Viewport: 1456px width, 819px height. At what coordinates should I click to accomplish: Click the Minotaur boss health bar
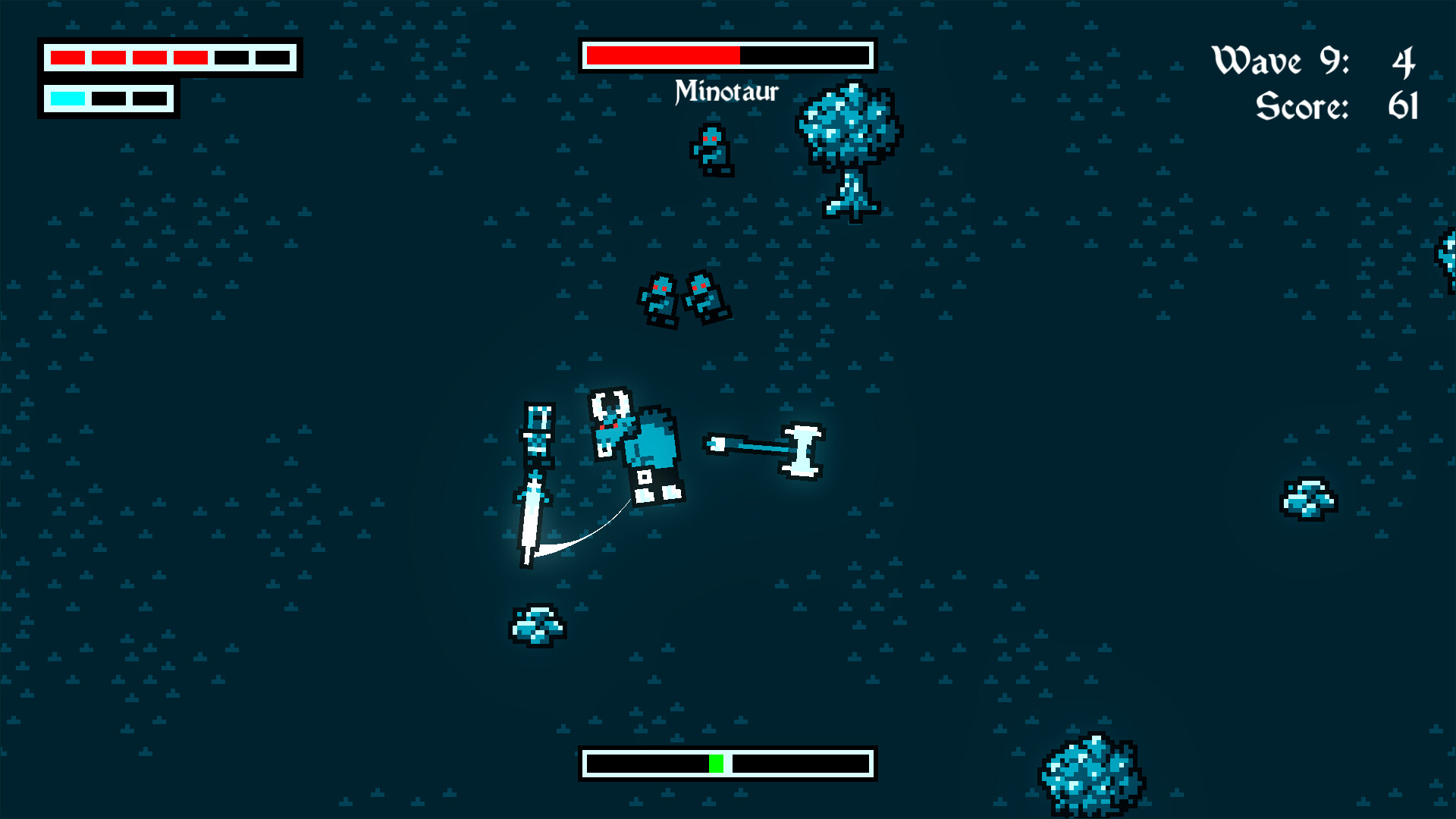(x=726, y=55)
